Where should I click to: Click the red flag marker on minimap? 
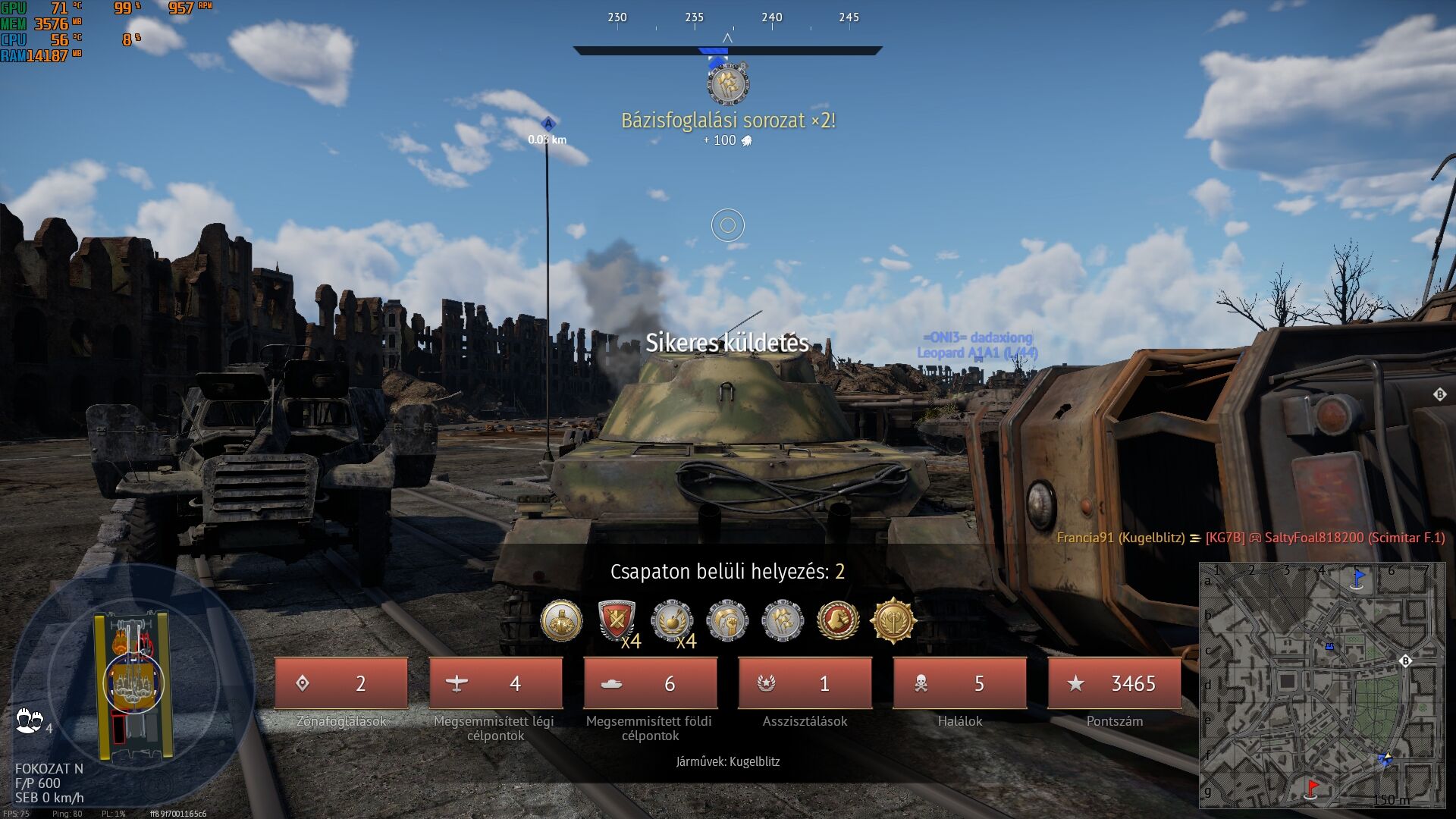click(x=1313, y=789)
